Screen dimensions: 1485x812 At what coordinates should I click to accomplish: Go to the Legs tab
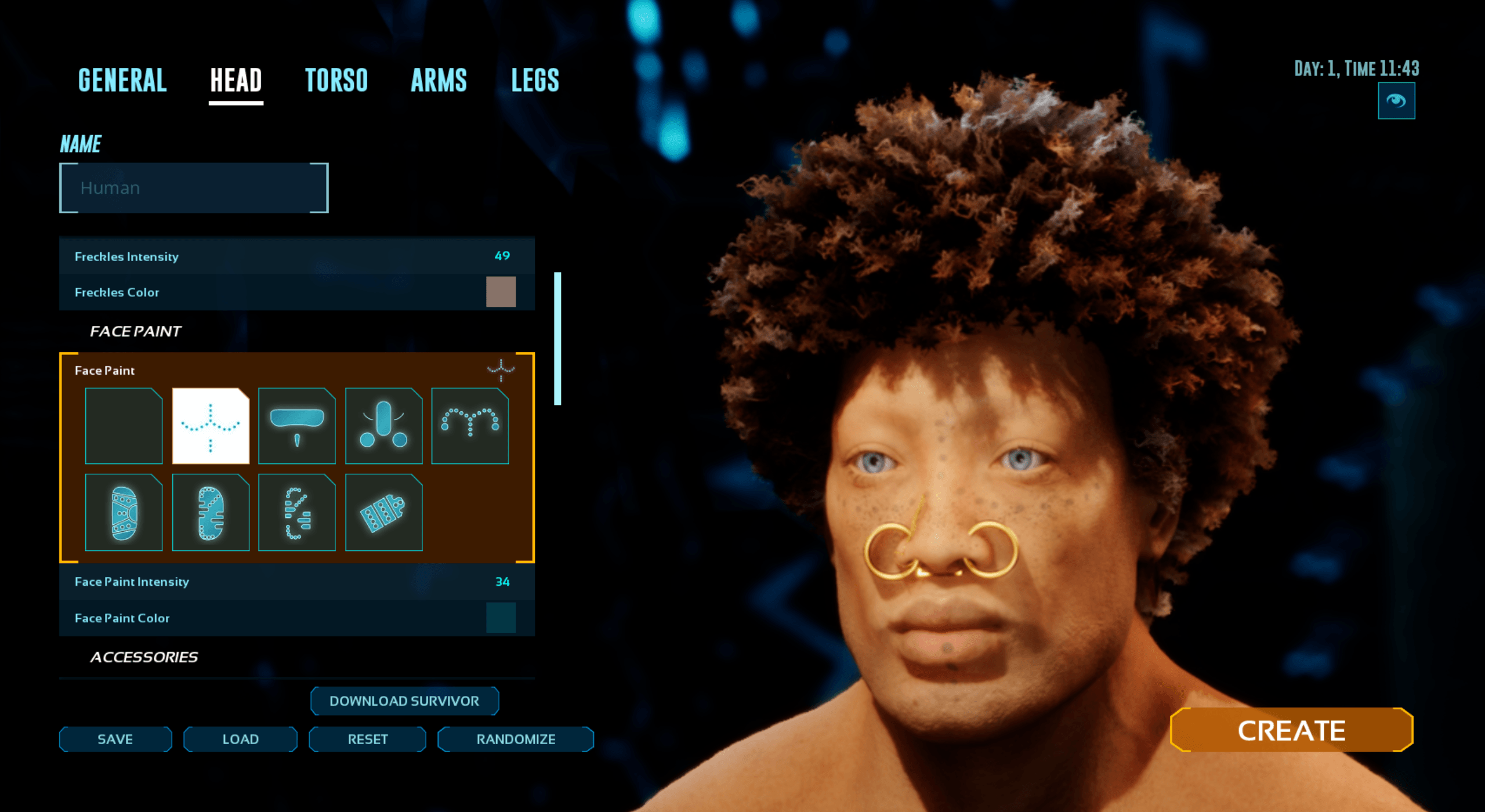coord(535,81)
